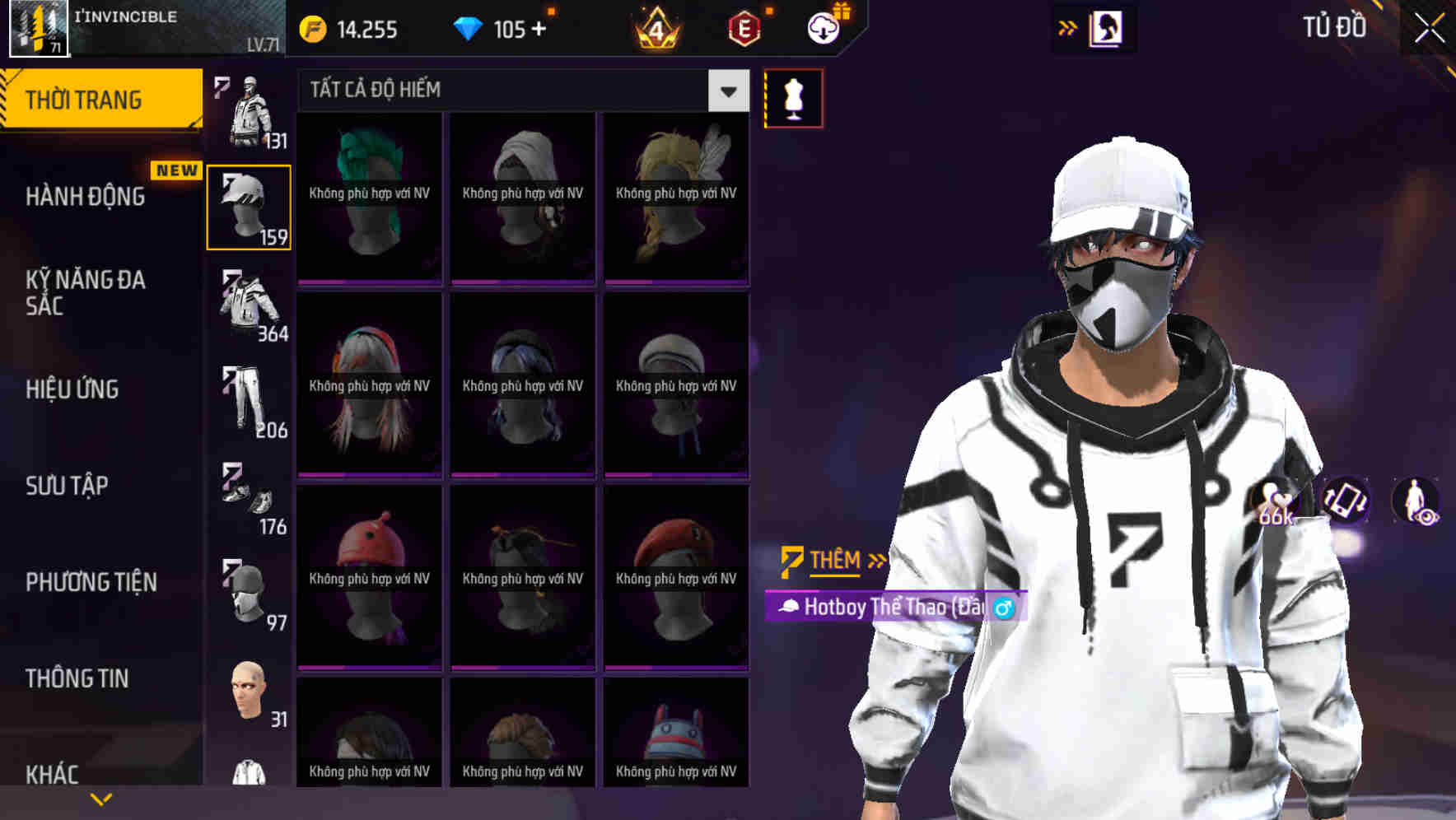The height and width of the screenshot is (820, 1456).
Task: Deselect the equipped hat slot showing 159
Action: (x=248, y=207)
